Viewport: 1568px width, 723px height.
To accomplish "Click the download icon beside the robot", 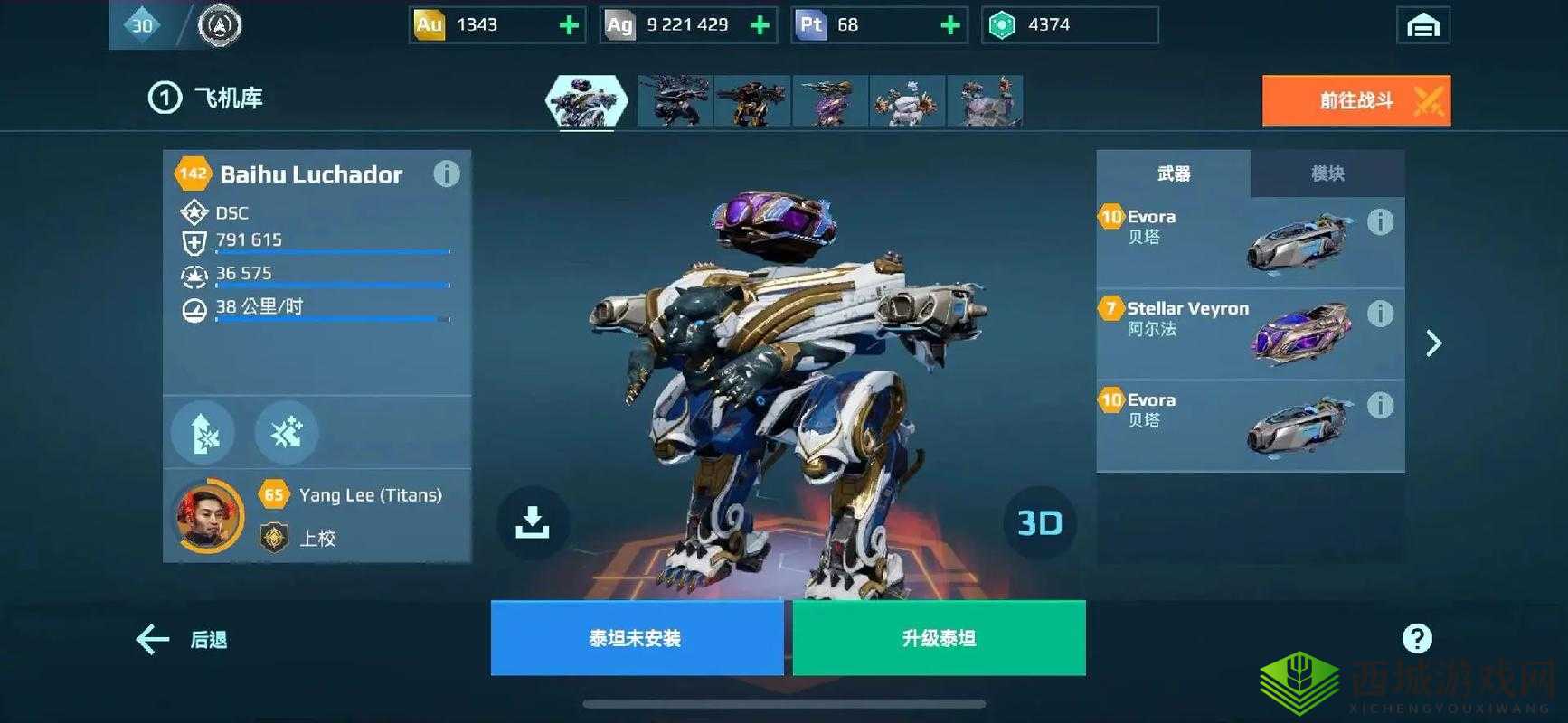I will tap(532, 522).
